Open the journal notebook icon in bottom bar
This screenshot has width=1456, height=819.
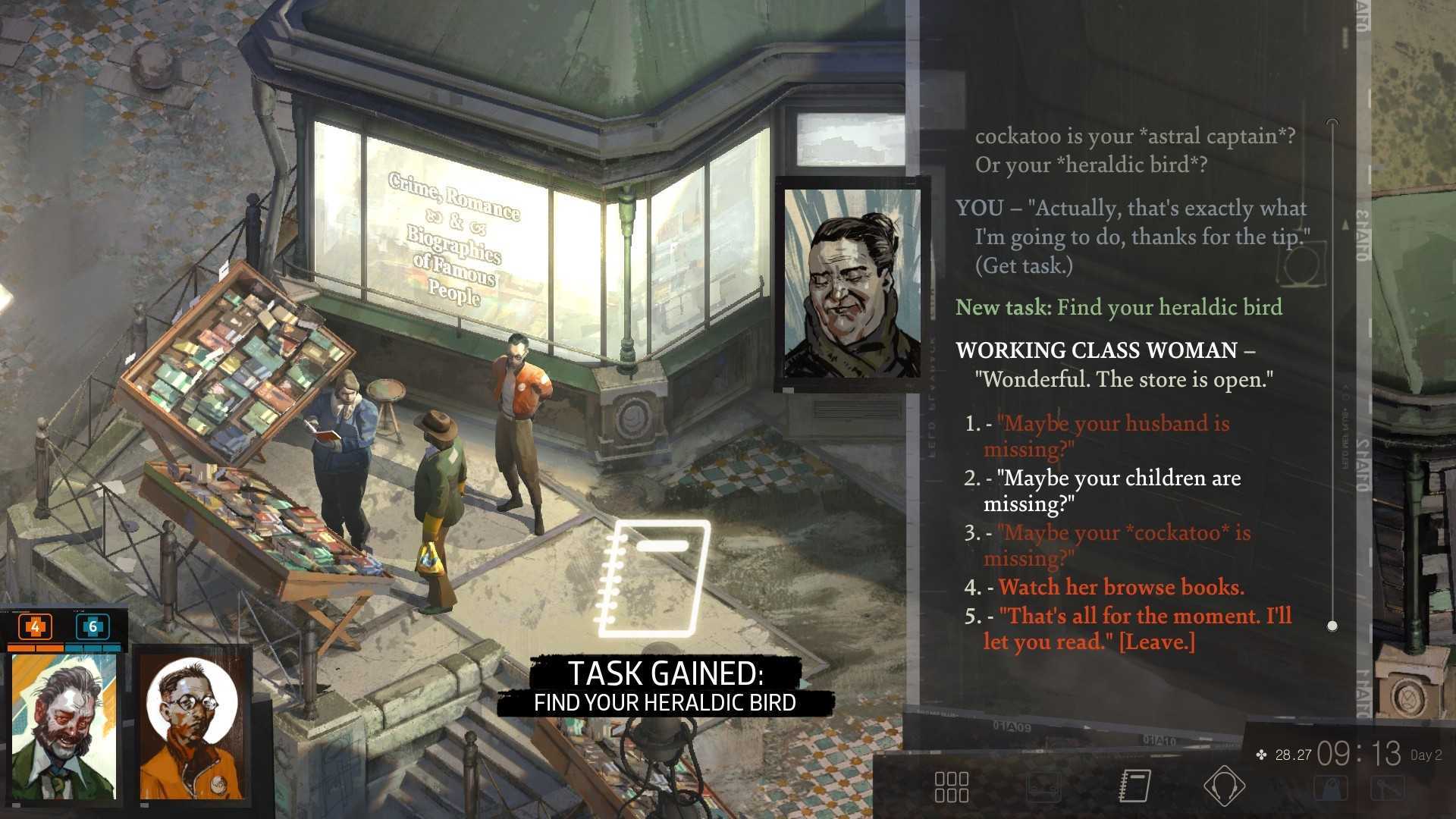(x=1135, y=785)
